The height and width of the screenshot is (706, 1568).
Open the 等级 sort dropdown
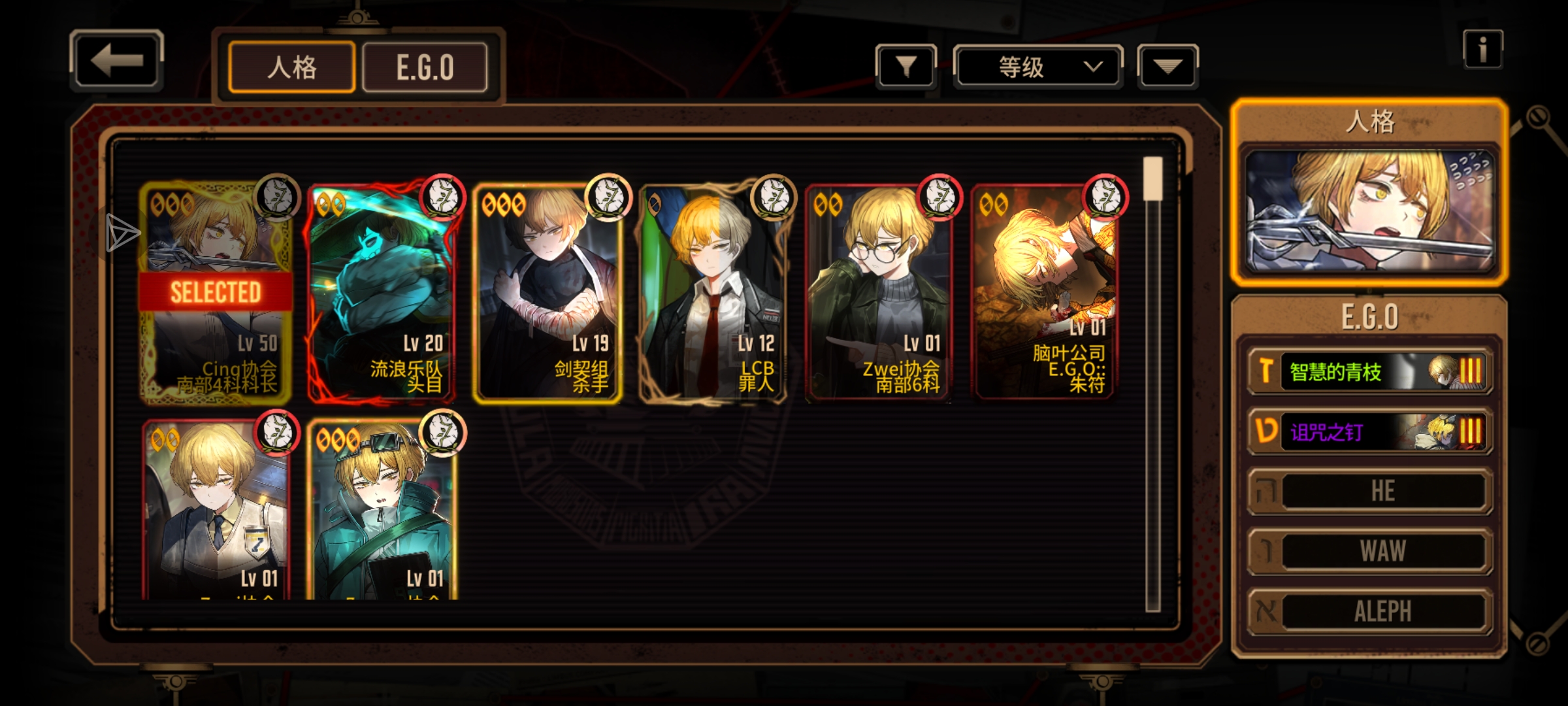coord(1037,67)
